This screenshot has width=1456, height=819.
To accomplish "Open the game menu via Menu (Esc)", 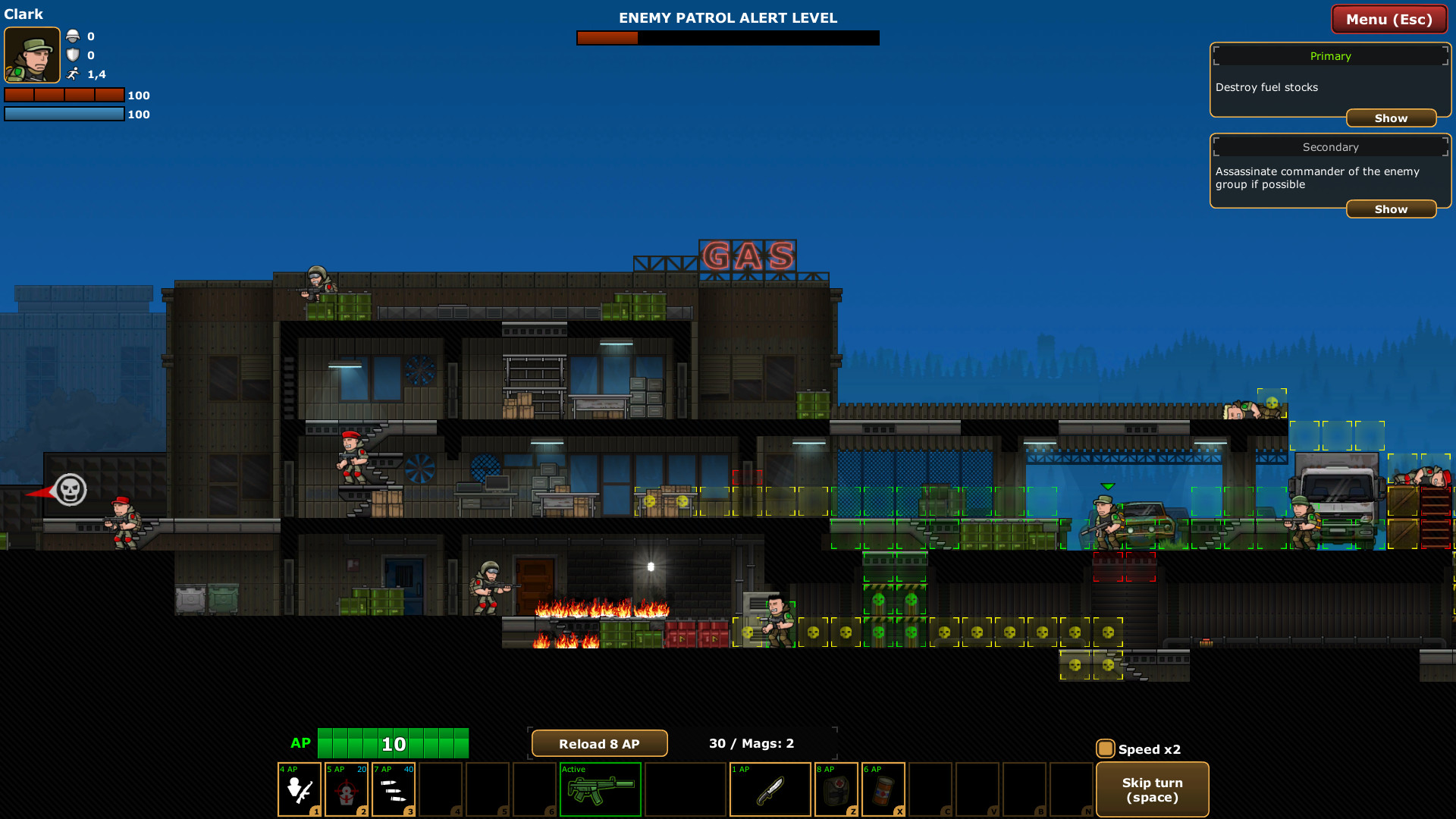I will point(1389,19).
